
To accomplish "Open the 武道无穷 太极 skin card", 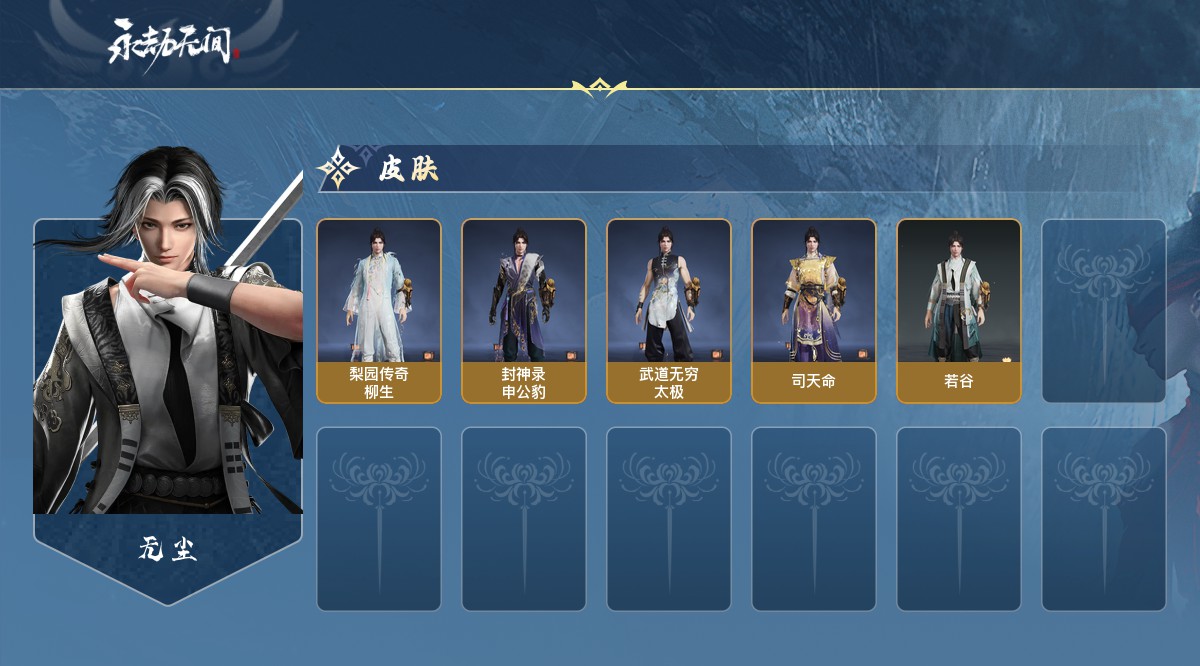I will pos(669,310).
